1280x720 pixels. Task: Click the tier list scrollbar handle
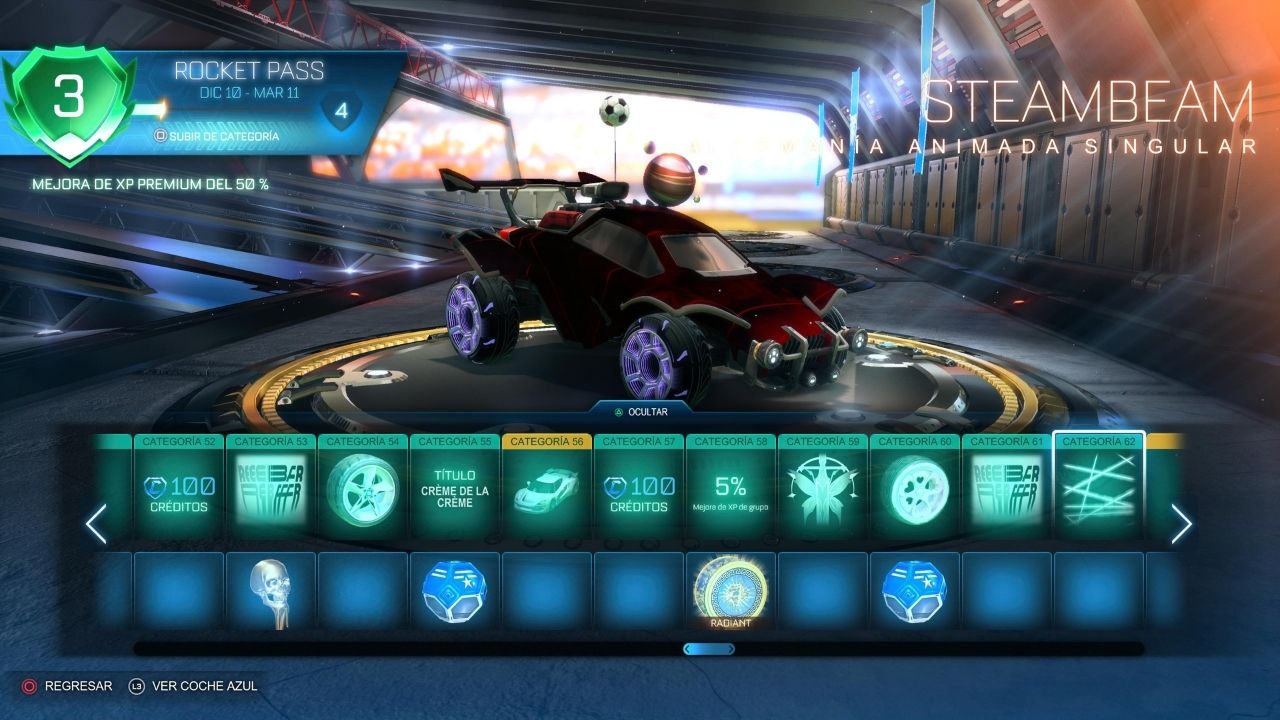(709, 649)
